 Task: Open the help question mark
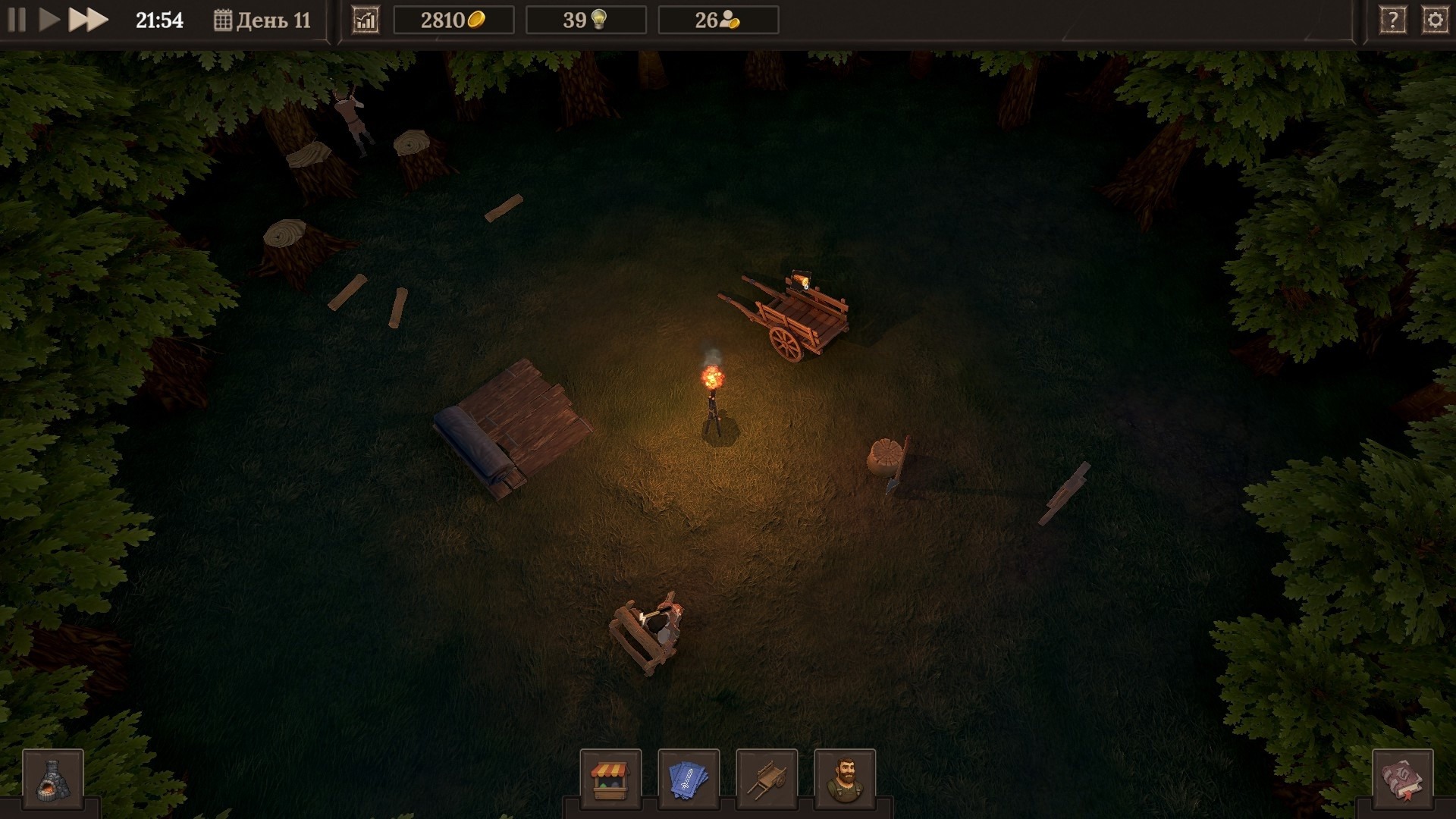[x=1392, y=20]
